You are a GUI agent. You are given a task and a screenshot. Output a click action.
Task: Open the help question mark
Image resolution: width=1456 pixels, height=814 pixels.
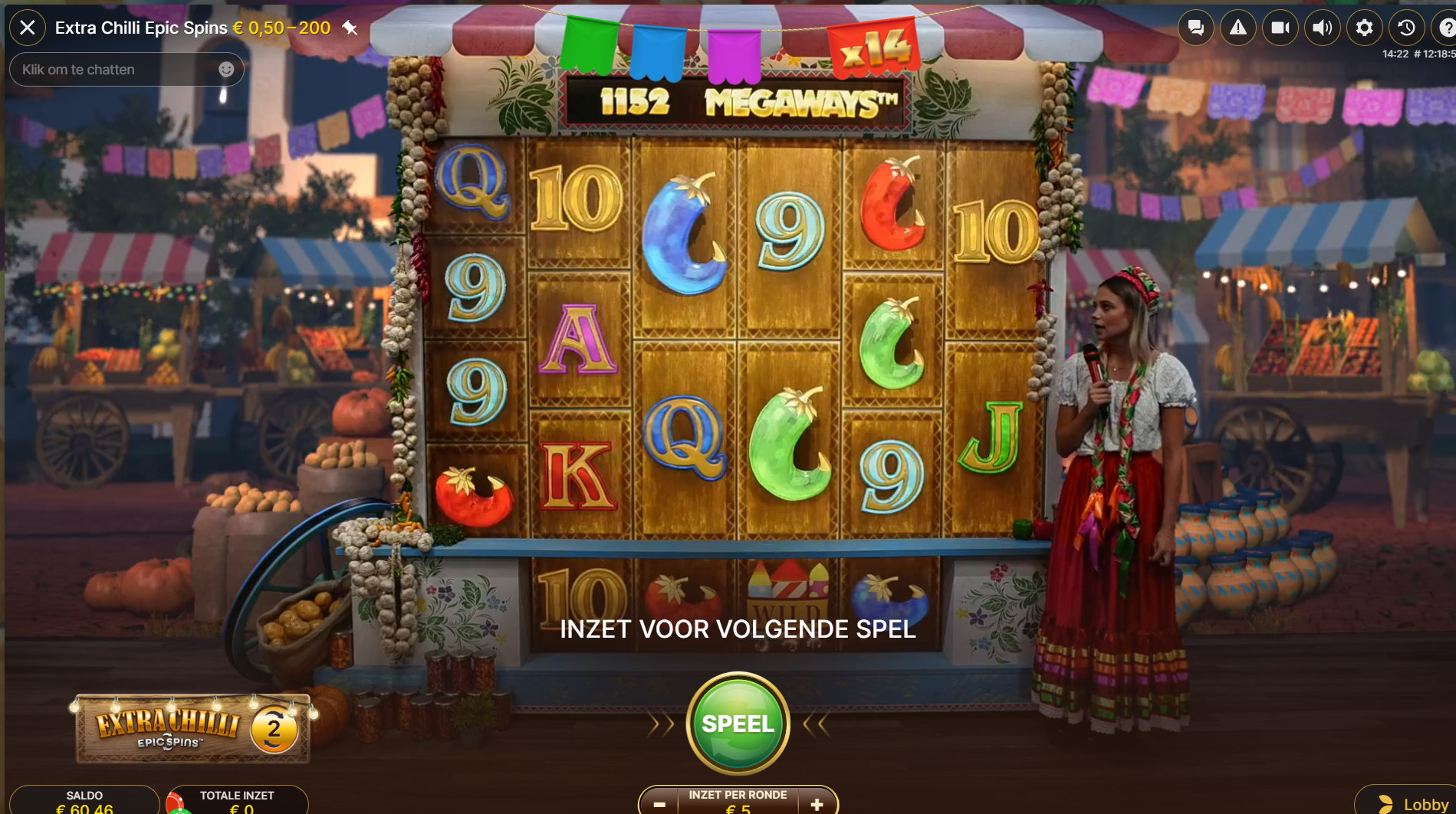click(1446, 28)
